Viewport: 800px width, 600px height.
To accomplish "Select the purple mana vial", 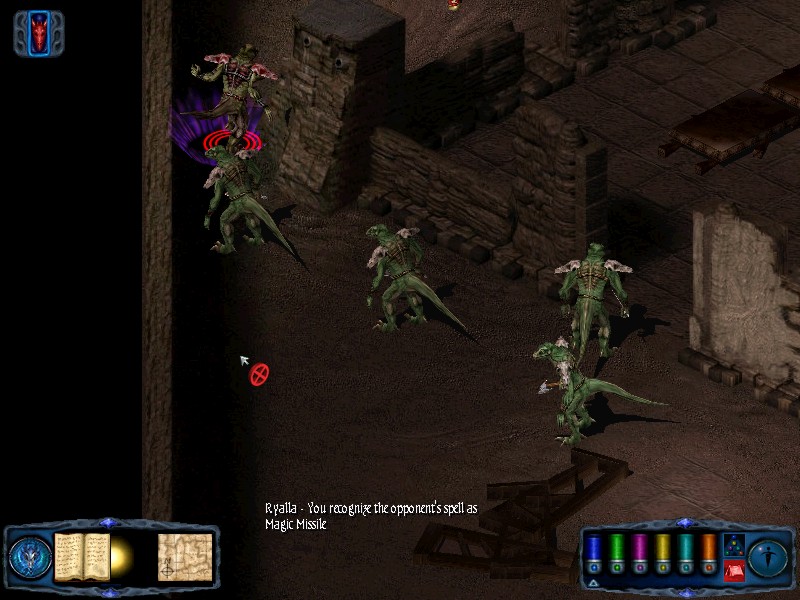I will (x=639, y=552).
